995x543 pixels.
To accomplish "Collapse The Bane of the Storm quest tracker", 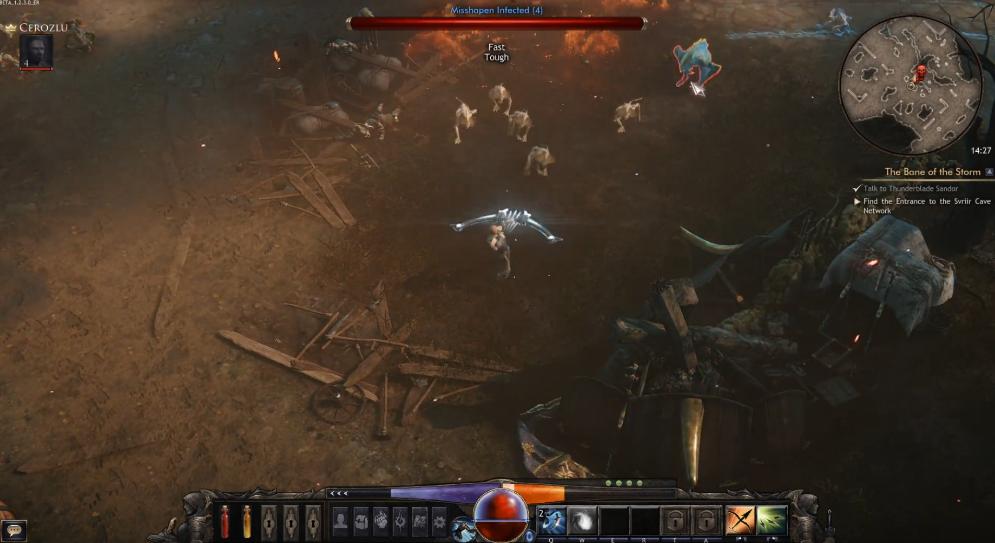I will click(x=989, y=172).
